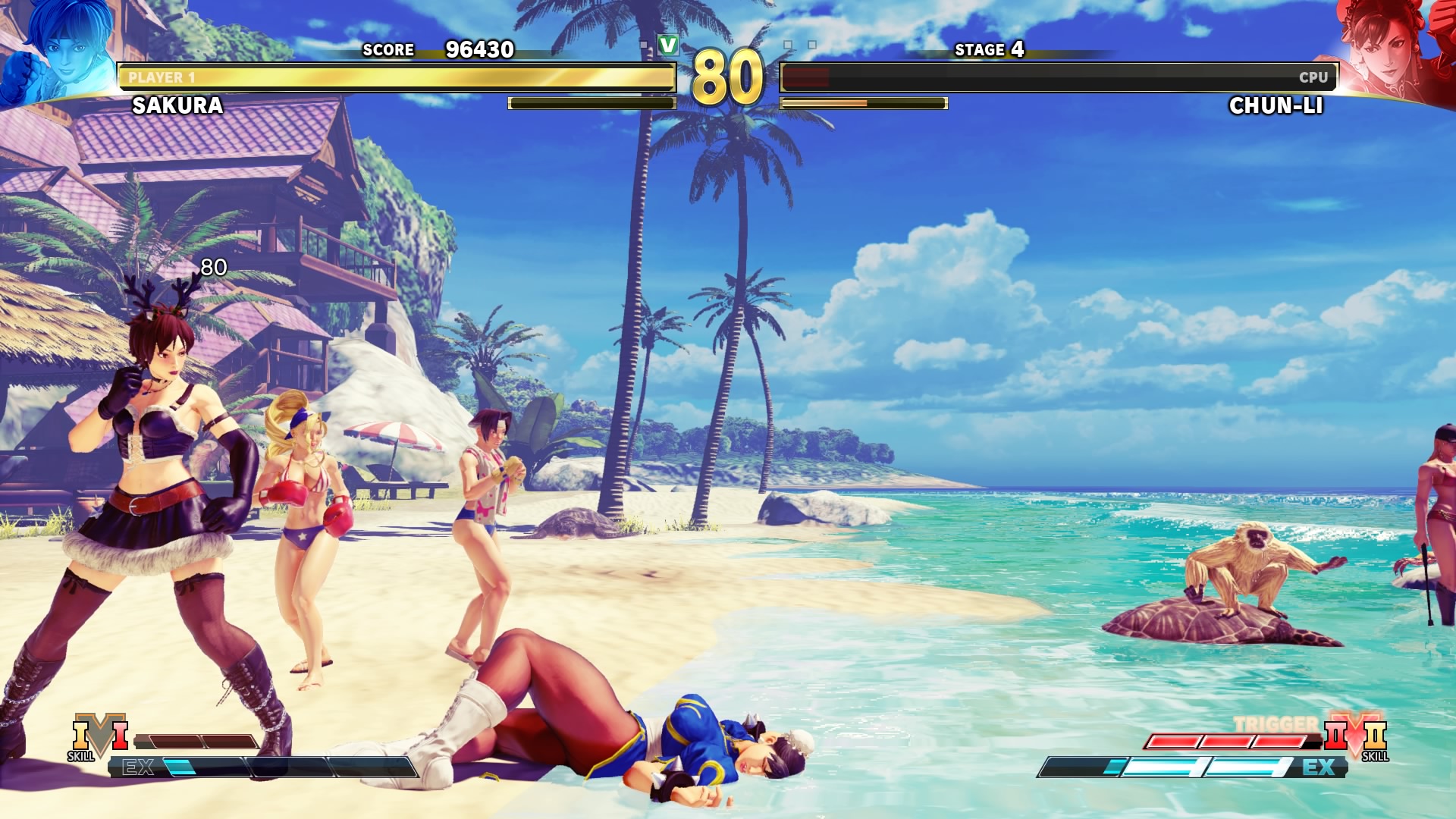Select Chun-Li's V-Trigger II emblem
This screenshot has width=1456, height=819.
tap(1356, 734)
